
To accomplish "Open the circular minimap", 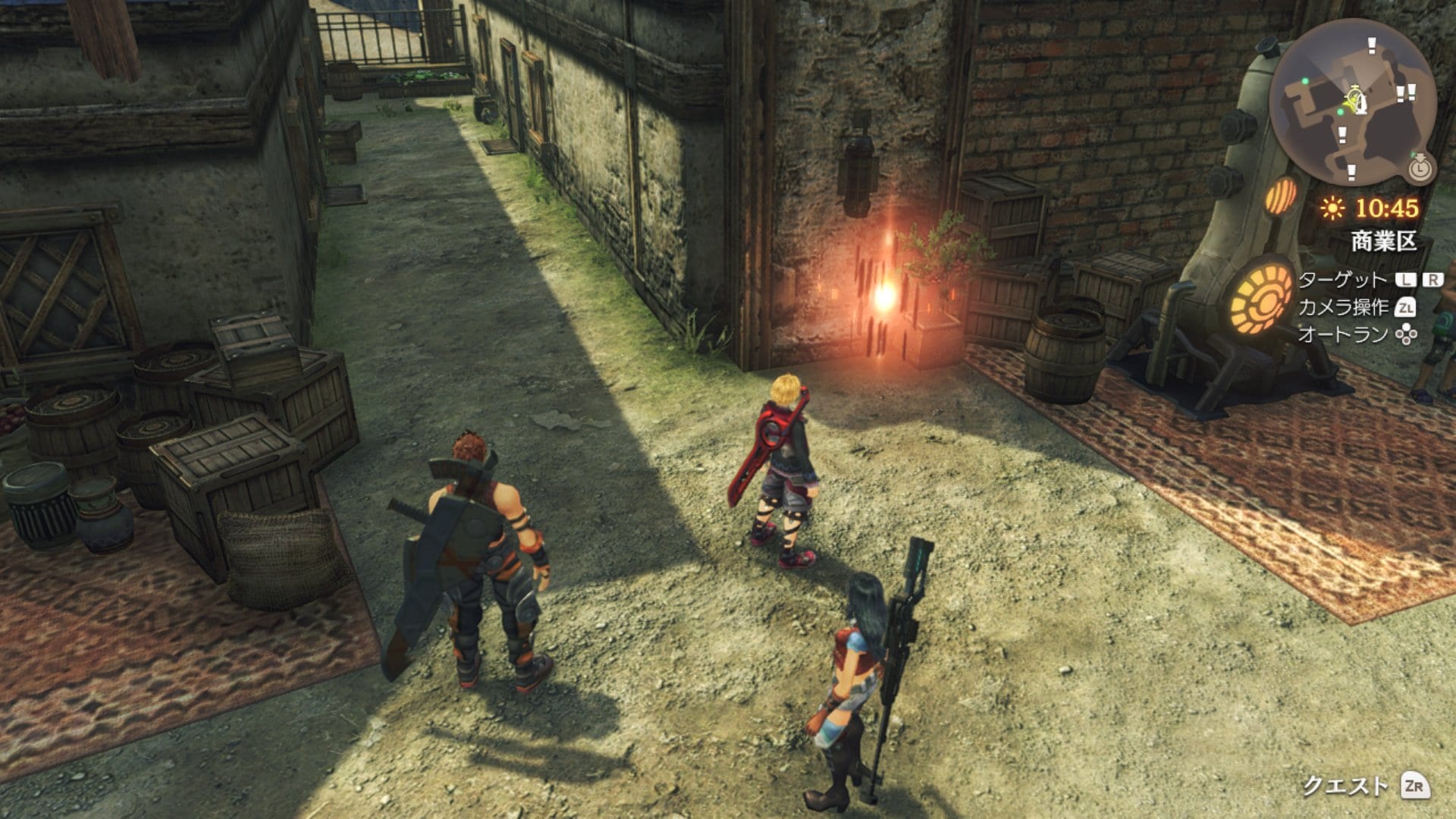I will click(1352, 100).
